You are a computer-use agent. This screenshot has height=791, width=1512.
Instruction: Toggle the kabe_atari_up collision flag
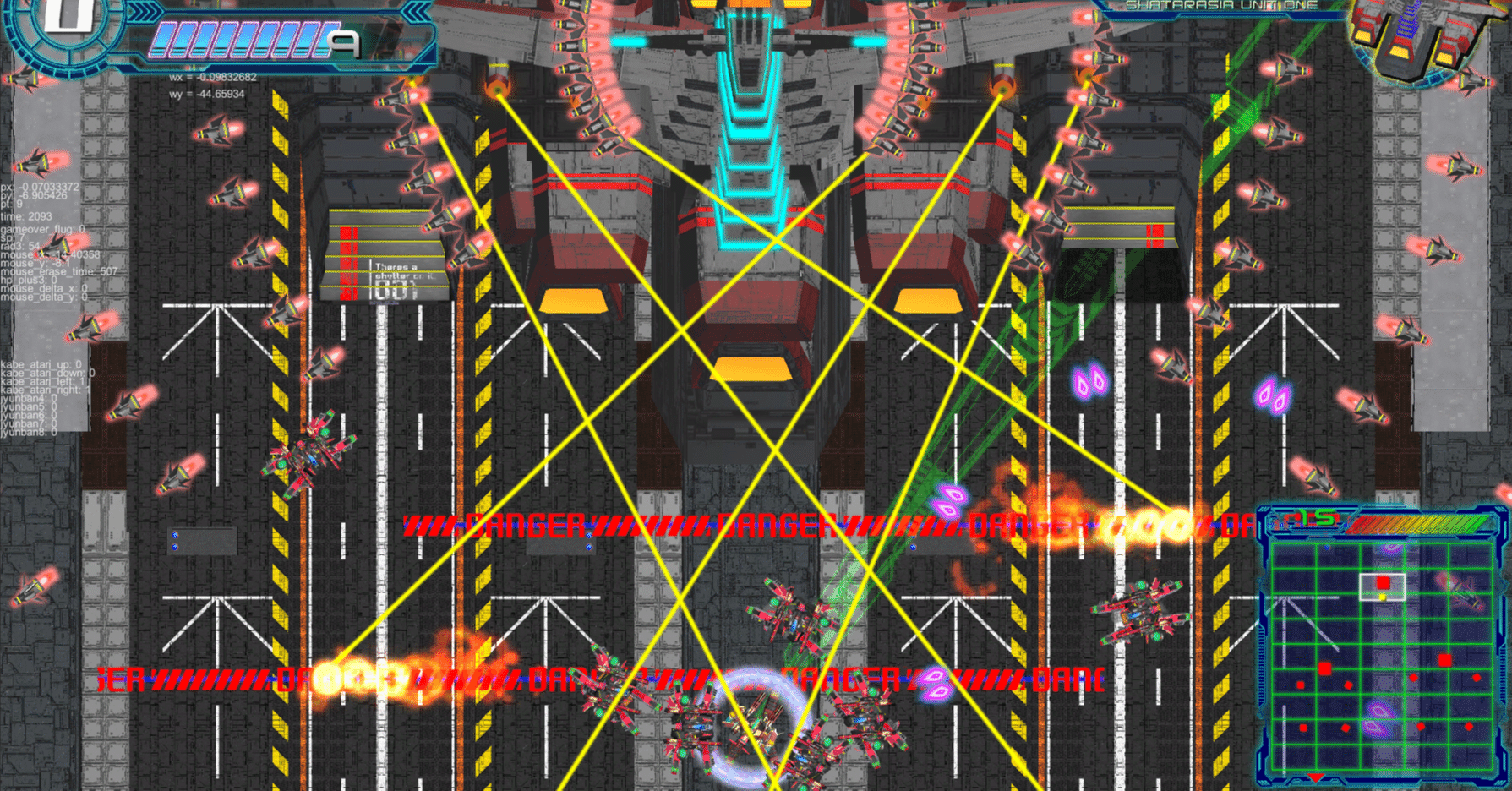coord(40,364)
